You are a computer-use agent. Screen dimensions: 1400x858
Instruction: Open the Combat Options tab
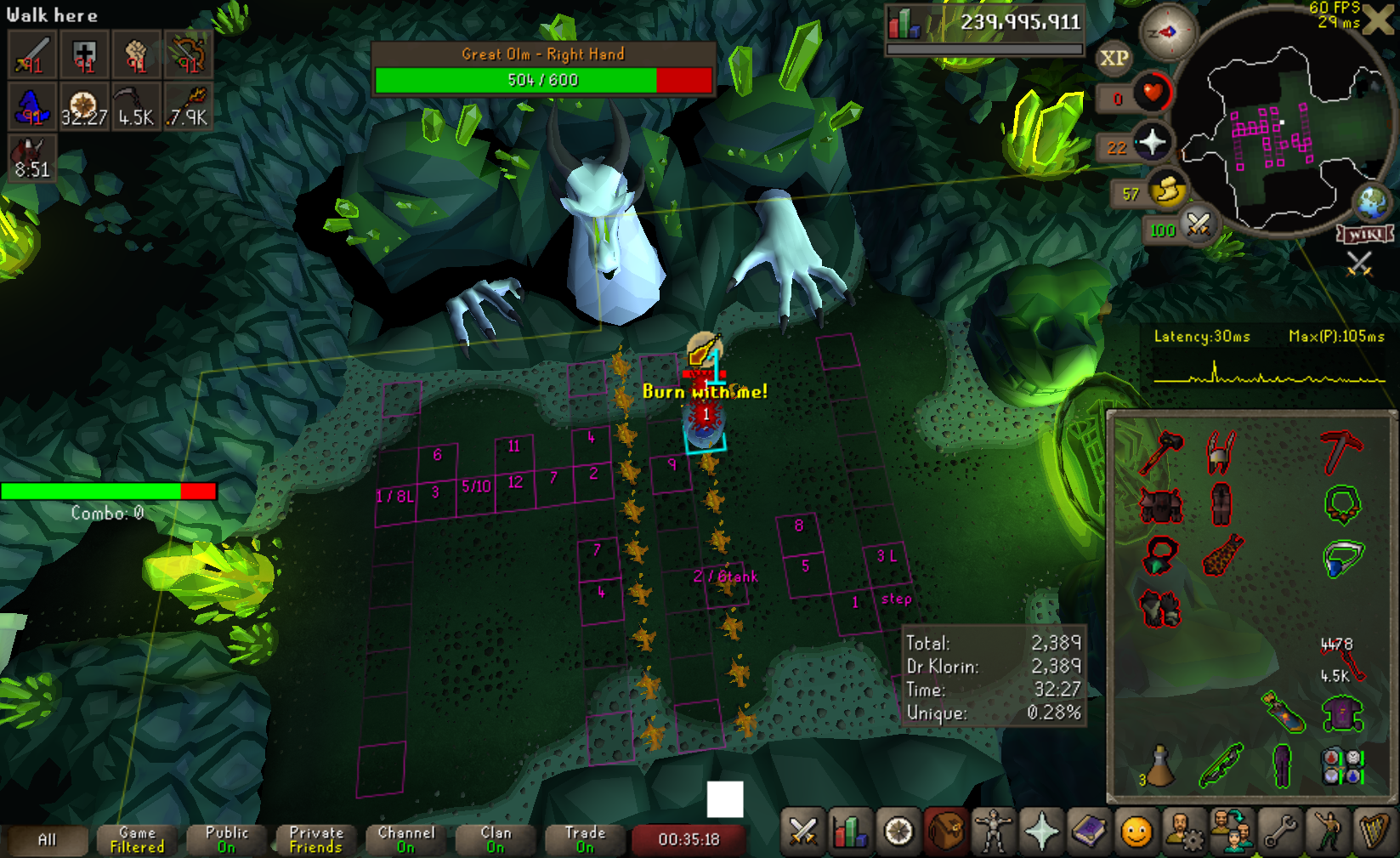pos(802,832)
